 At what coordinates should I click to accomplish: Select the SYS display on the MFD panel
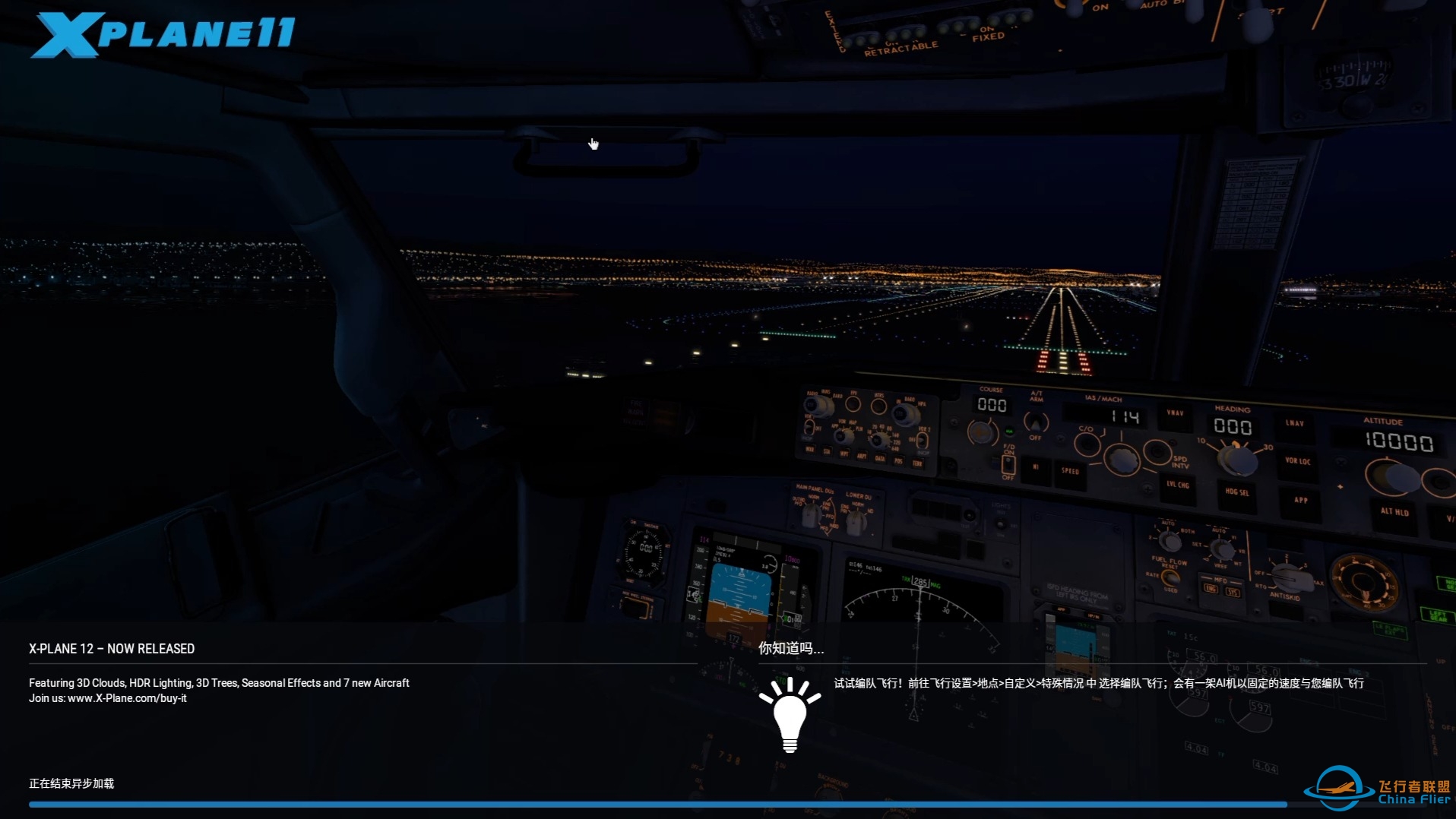[1233, 592]
